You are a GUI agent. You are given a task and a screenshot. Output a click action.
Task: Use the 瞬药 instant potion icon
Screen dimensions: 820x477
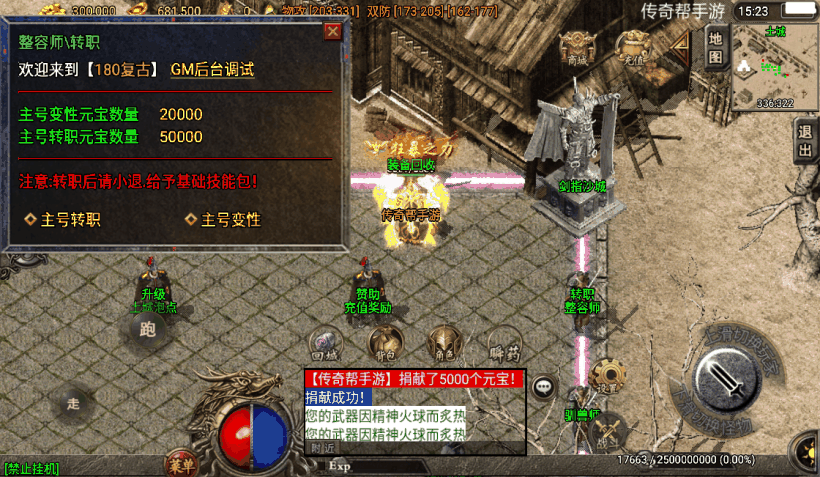505,343
